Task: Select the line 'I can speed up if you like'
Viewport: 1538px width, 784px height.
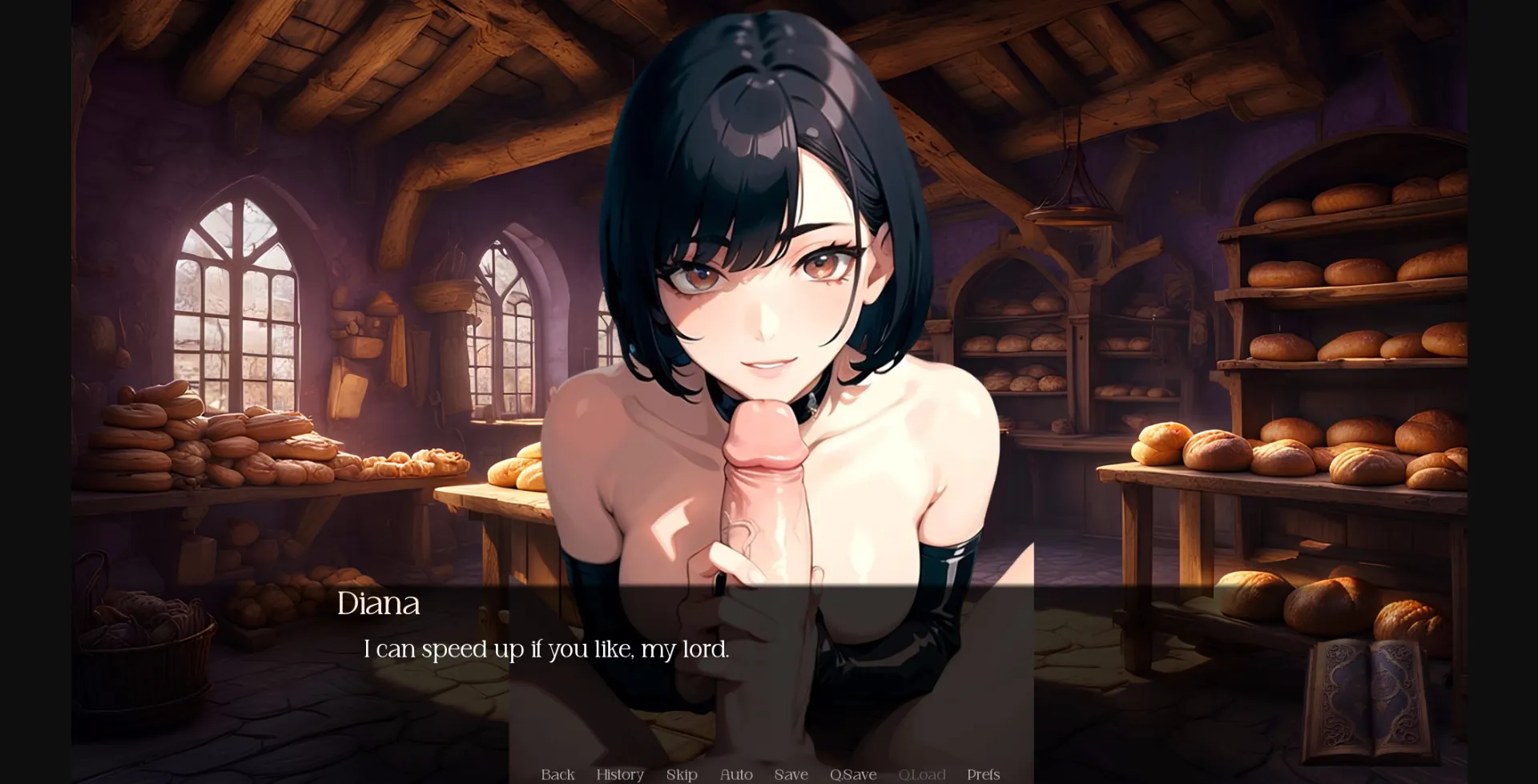Action: click(x=547, y=650)
